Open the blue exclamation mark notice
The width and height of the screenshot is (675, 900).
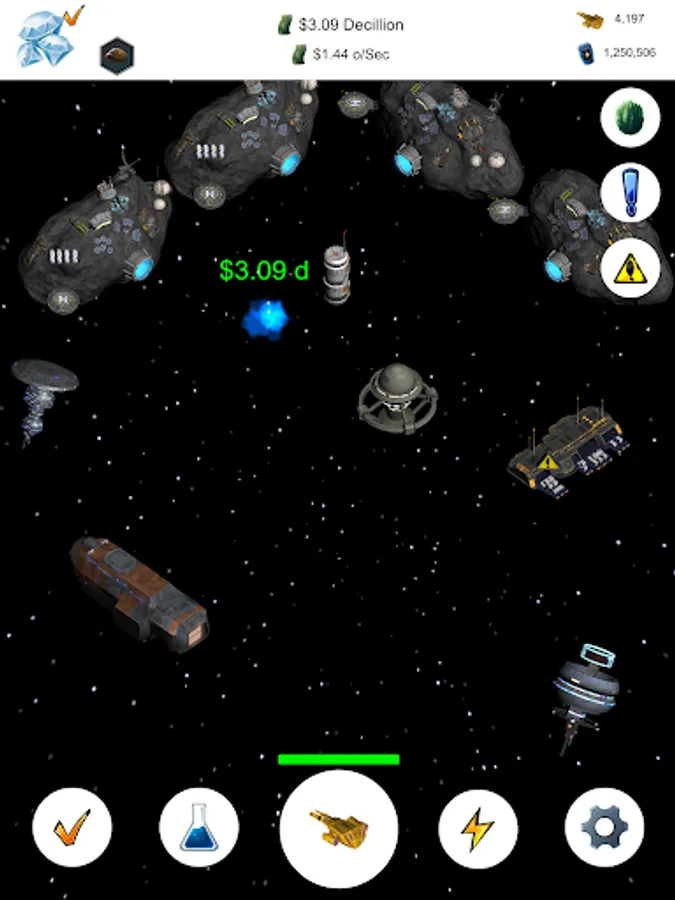630,192
